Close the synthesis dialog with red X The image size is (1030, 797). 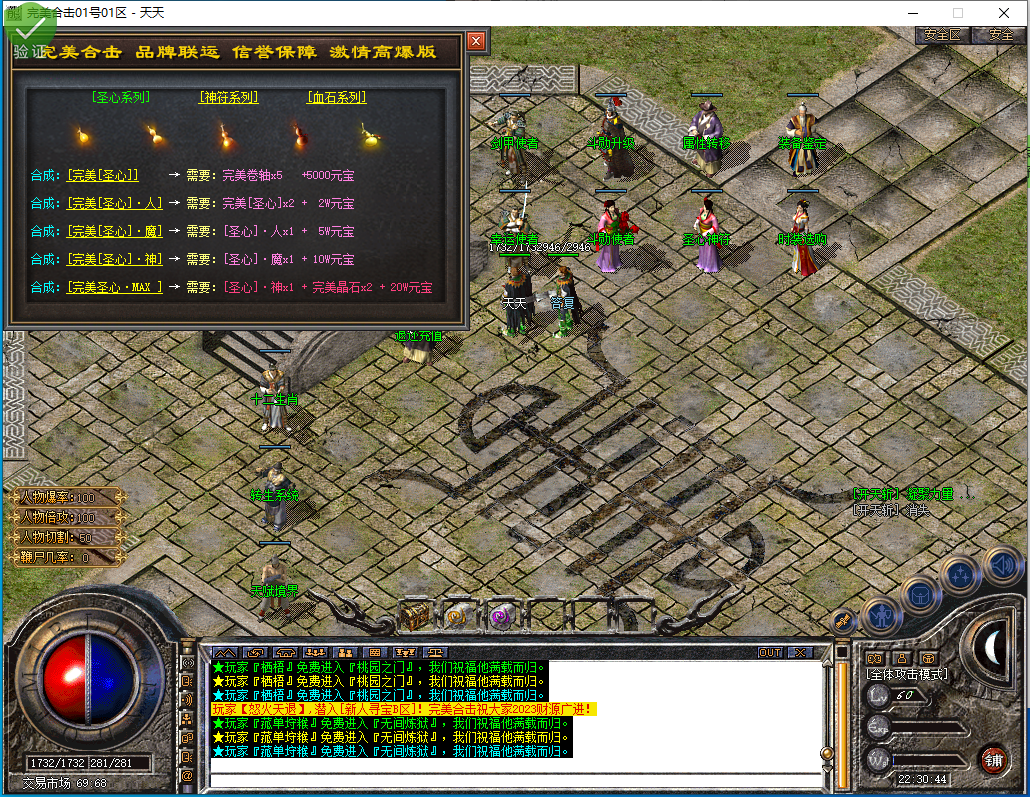tap(476, 41)
